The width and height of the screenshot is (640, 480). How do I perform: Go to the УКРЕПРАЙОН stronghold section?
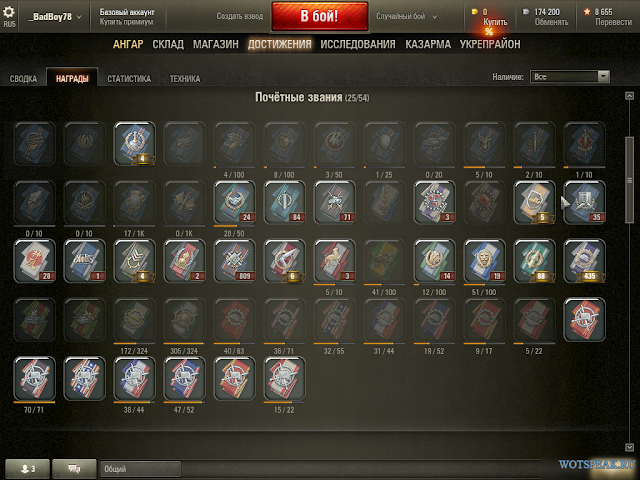pyautogui.click(x=490, y=44)
